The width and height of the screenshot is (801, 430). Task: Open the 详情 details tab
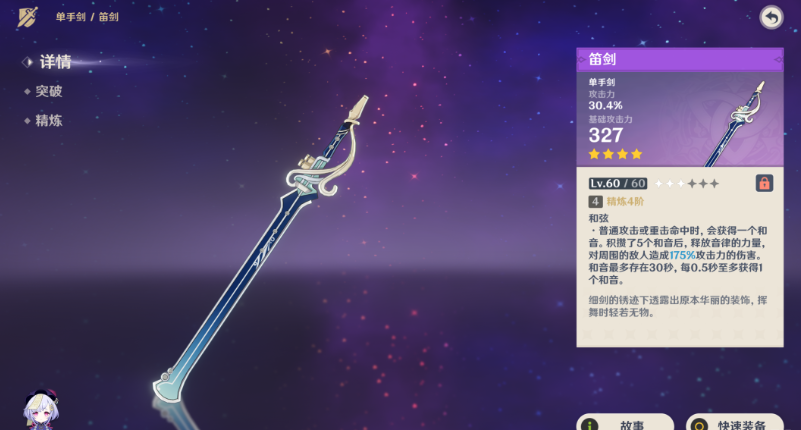point(54,62)
